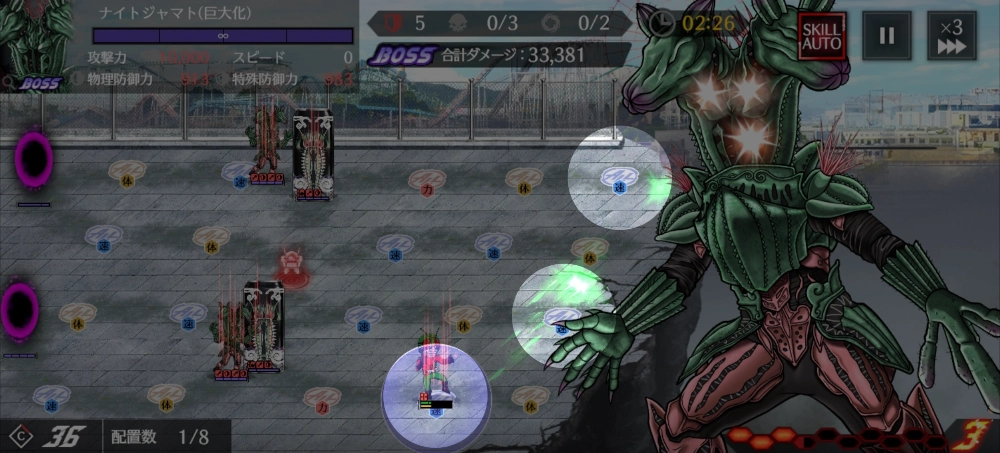Pause the battle
The height and width of the screenshot is (453, 1000).
(887, 36)
